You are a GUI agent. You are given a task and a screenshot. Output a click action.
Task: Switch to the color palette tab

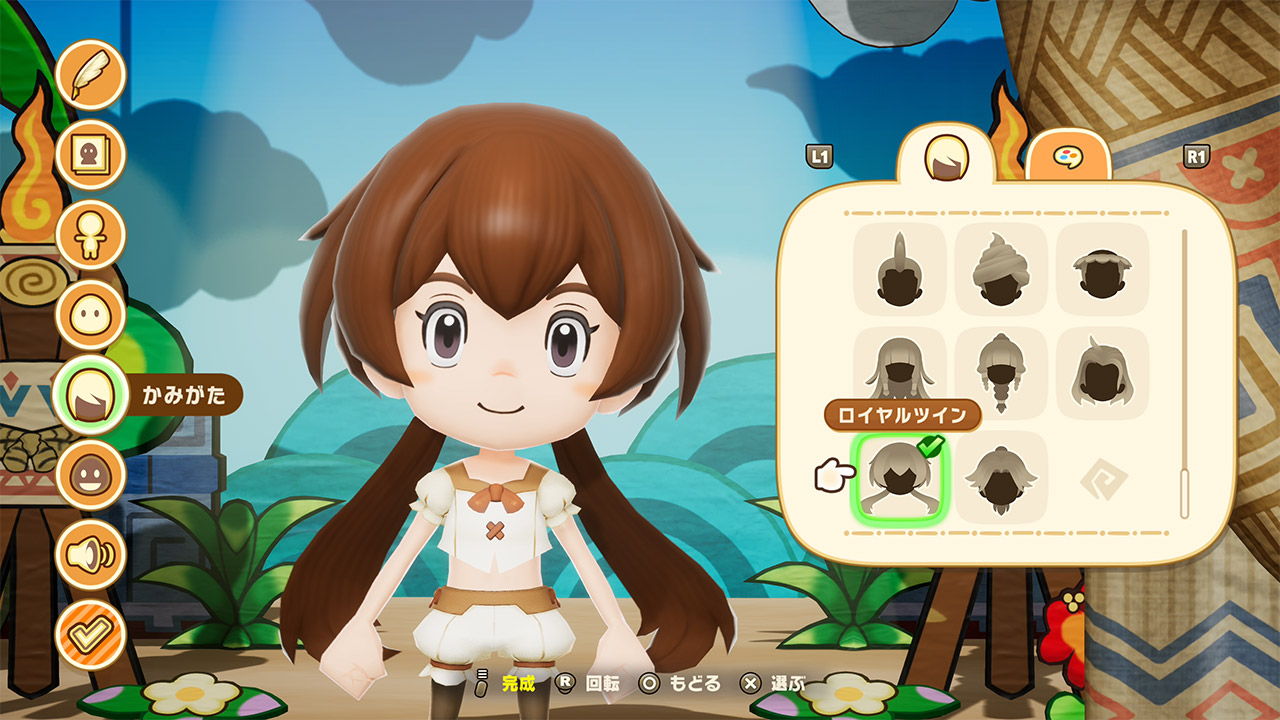pyautogui.click(x=1068, y=158)
